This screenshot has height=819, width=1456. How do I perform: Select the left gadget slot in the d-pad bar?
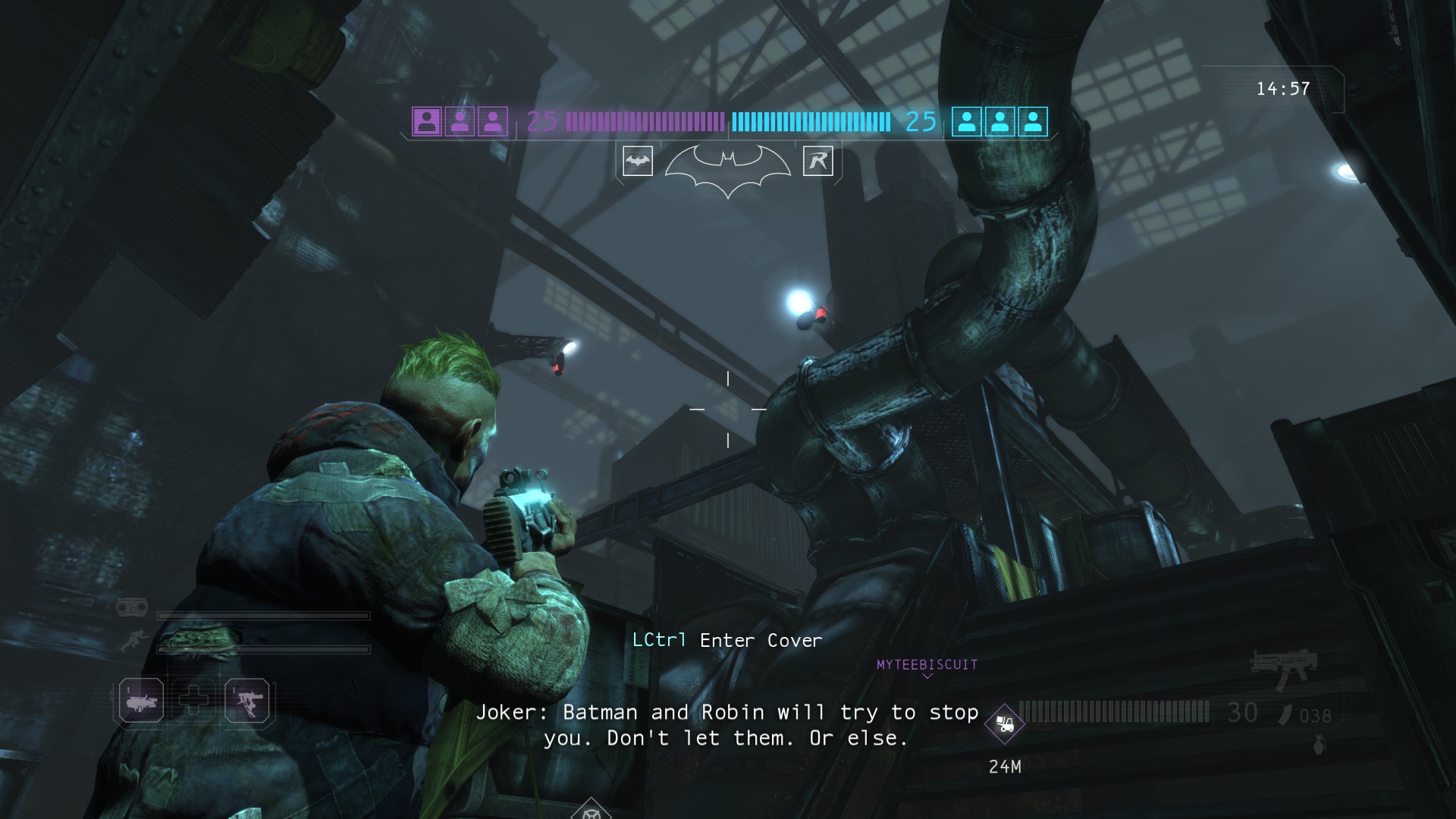click(x=141, y=700)
